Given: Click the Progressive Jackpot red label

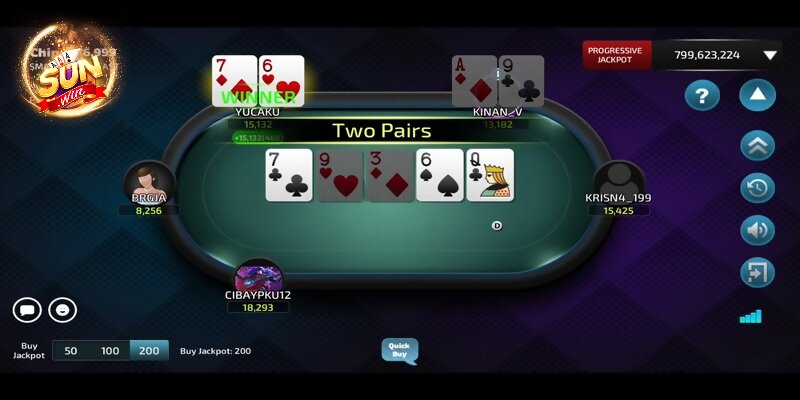Looking at the screenshot, I should [x=615, y=55].
